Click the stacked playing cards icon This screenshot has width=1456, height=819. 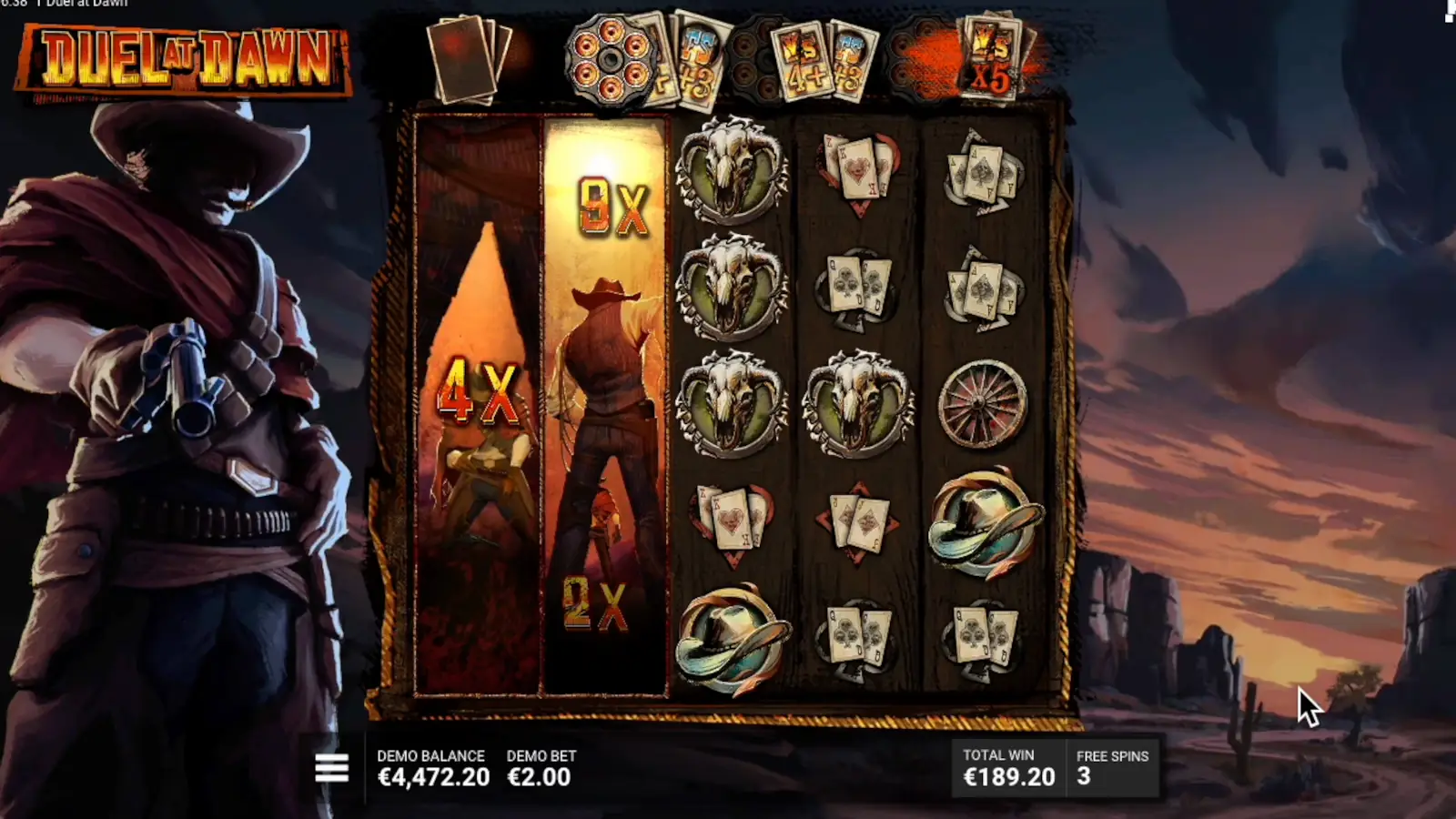click(x=466, y=57)
